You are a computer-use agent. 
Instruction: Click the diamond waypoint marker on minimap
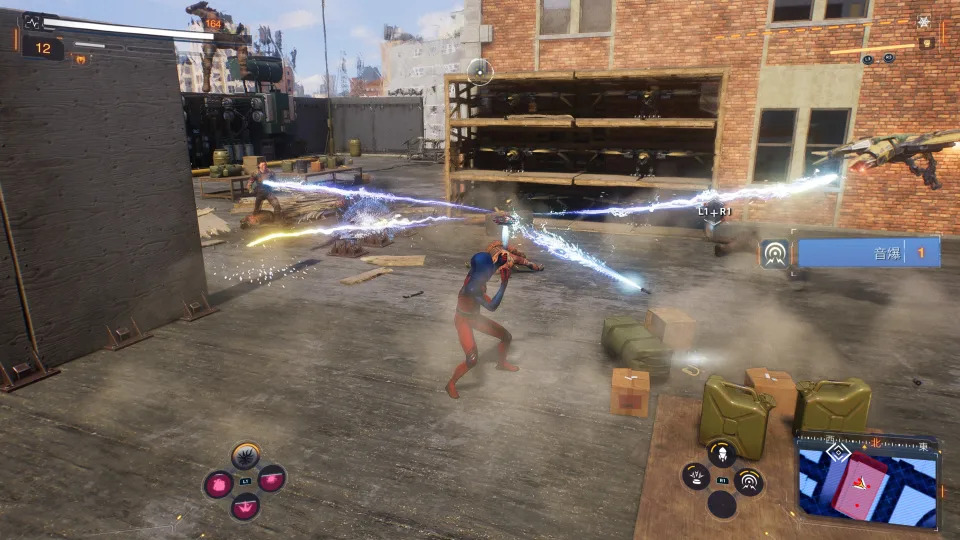(x=838, y=453)
